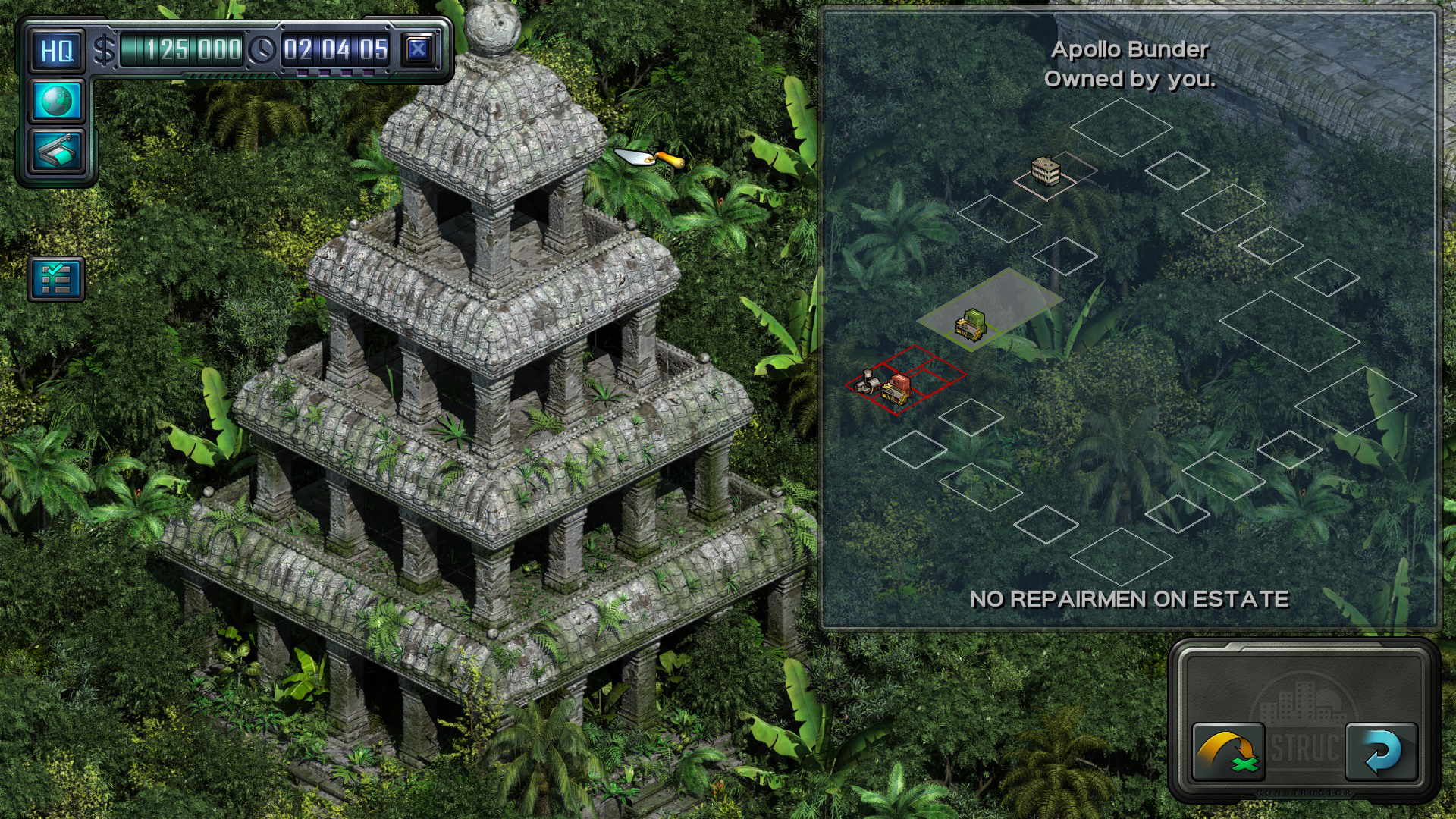Click the clock icon in the top bar

(x=263, y=49)
